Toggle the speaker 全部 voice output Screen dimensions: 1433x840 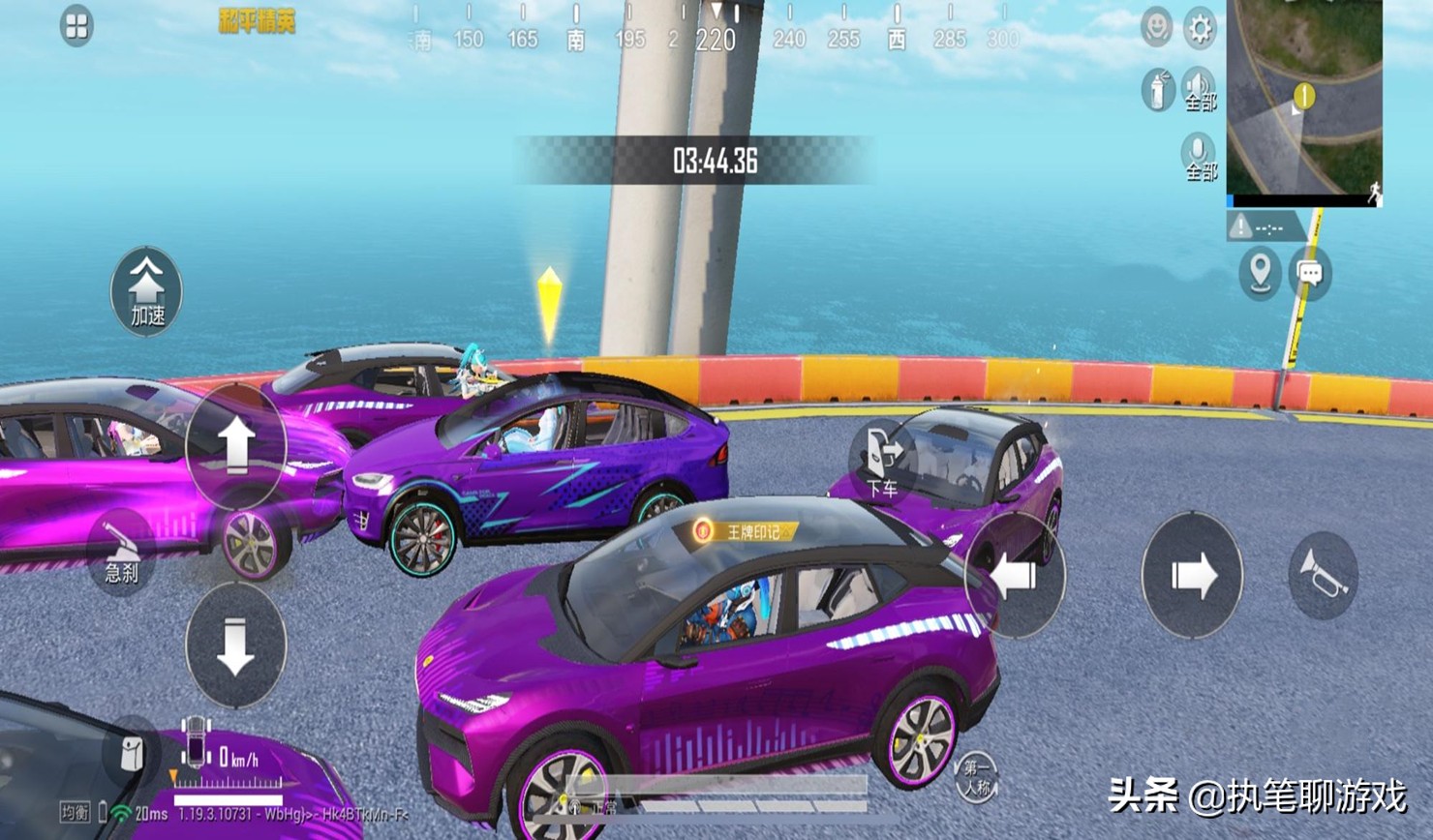click(1199, 90)
